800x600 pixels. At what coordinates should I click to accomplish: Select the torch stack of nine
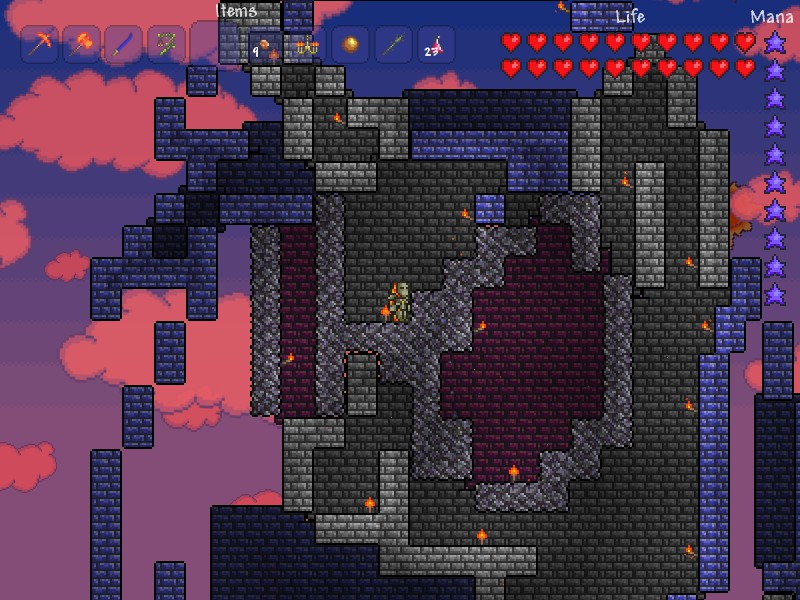point(265,45)
